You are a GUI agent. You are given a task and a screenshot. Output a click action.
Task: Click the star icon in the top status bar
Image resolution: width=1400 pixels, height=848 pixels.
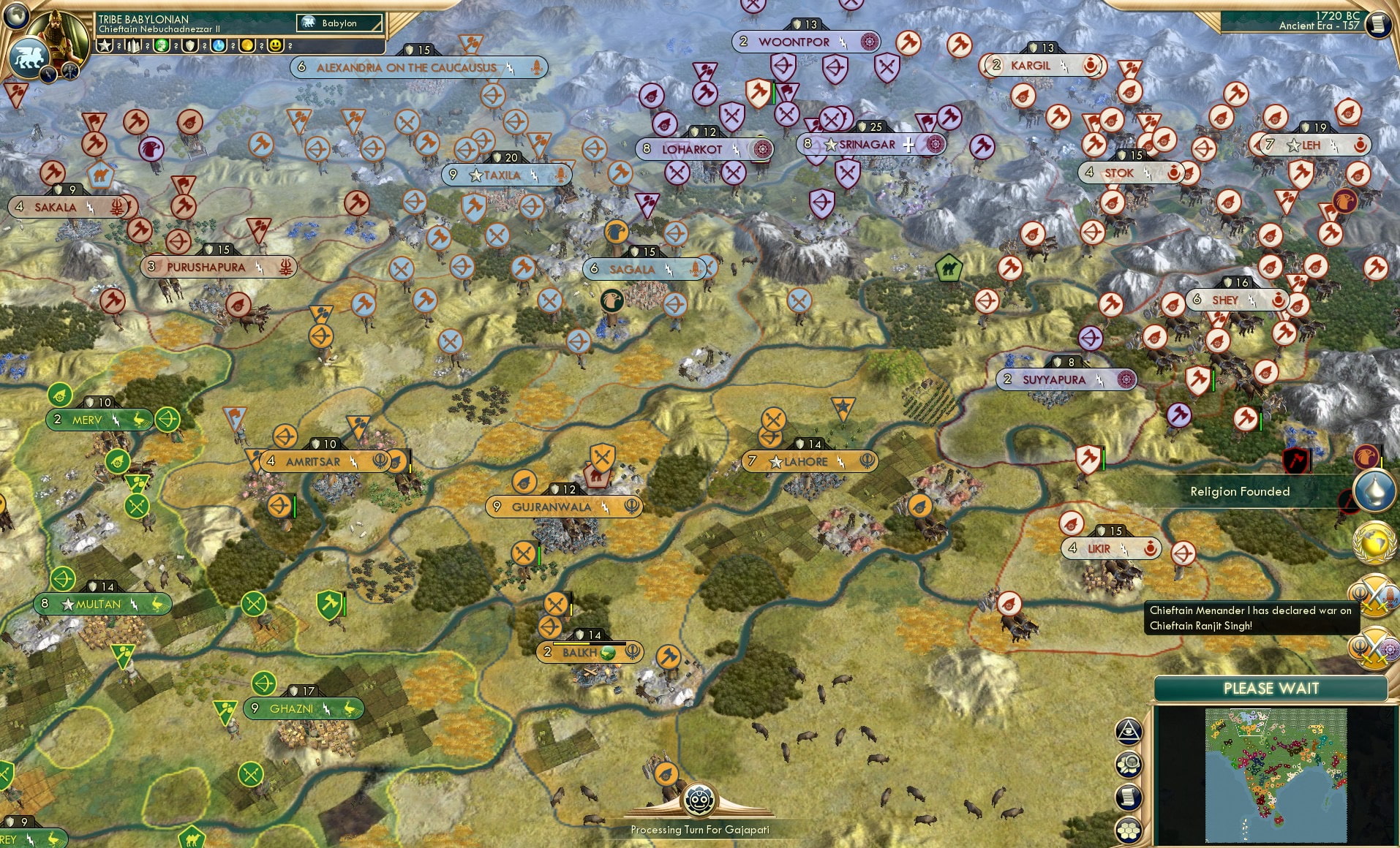105,46
